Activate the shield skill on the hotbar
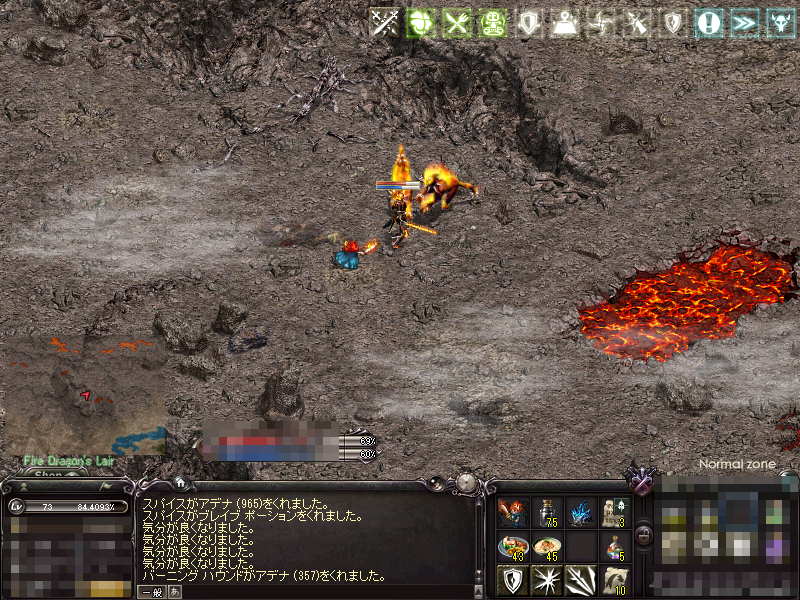This screenshot has width=800, height=600. (513, 579)
